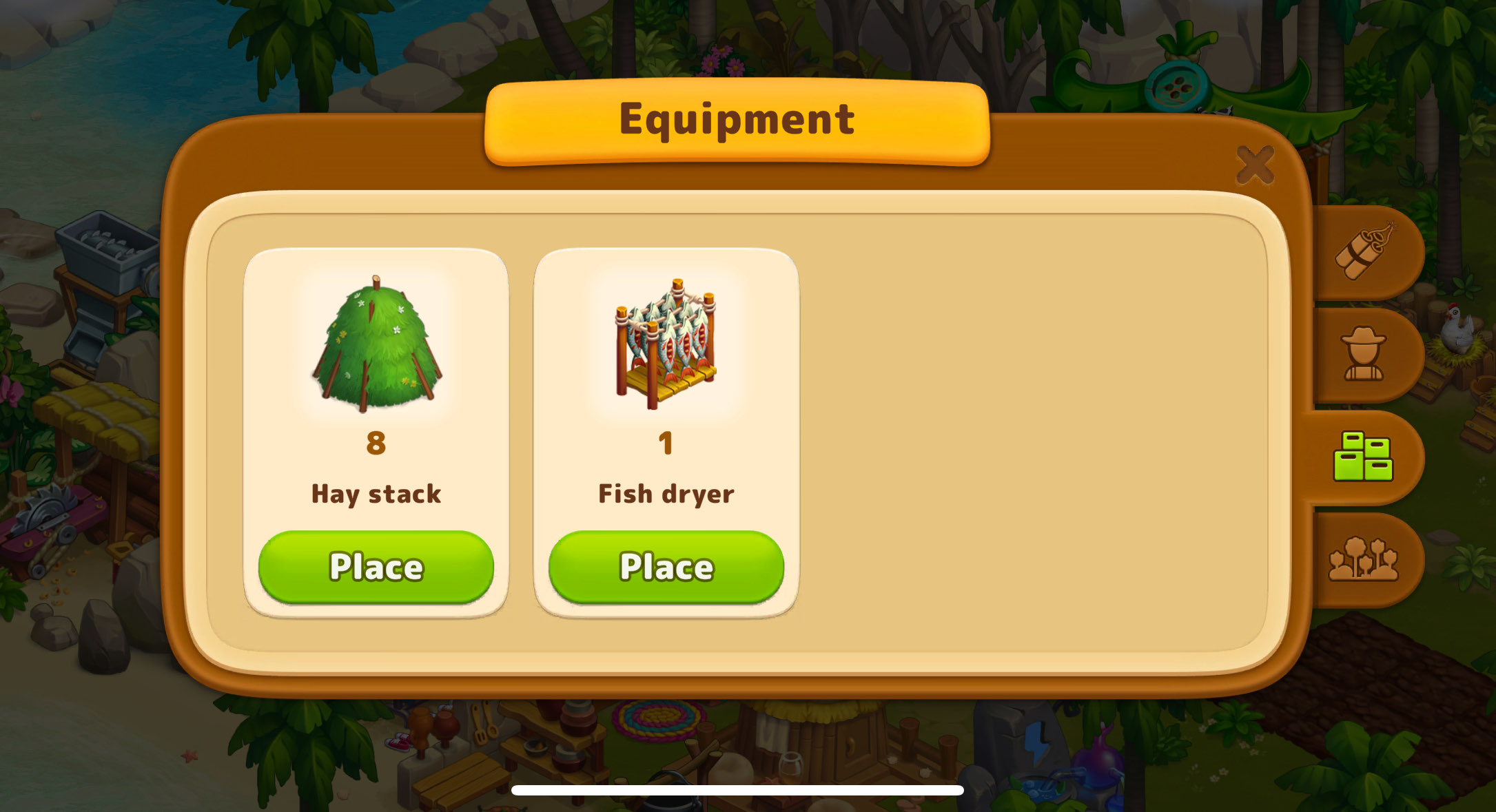Select the green boxes equipment tab

[1362, 457]
